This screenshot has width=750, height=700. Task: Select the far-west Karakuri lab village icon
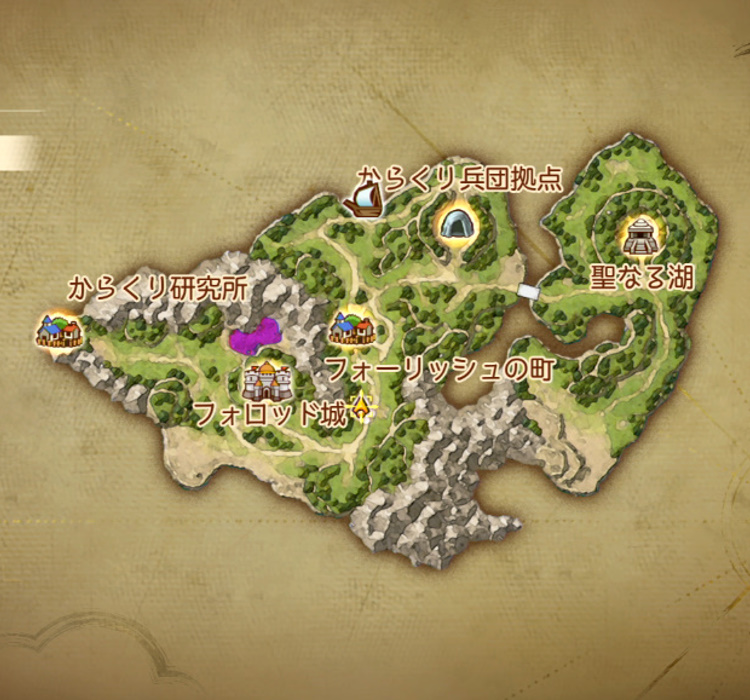(58, 329)
